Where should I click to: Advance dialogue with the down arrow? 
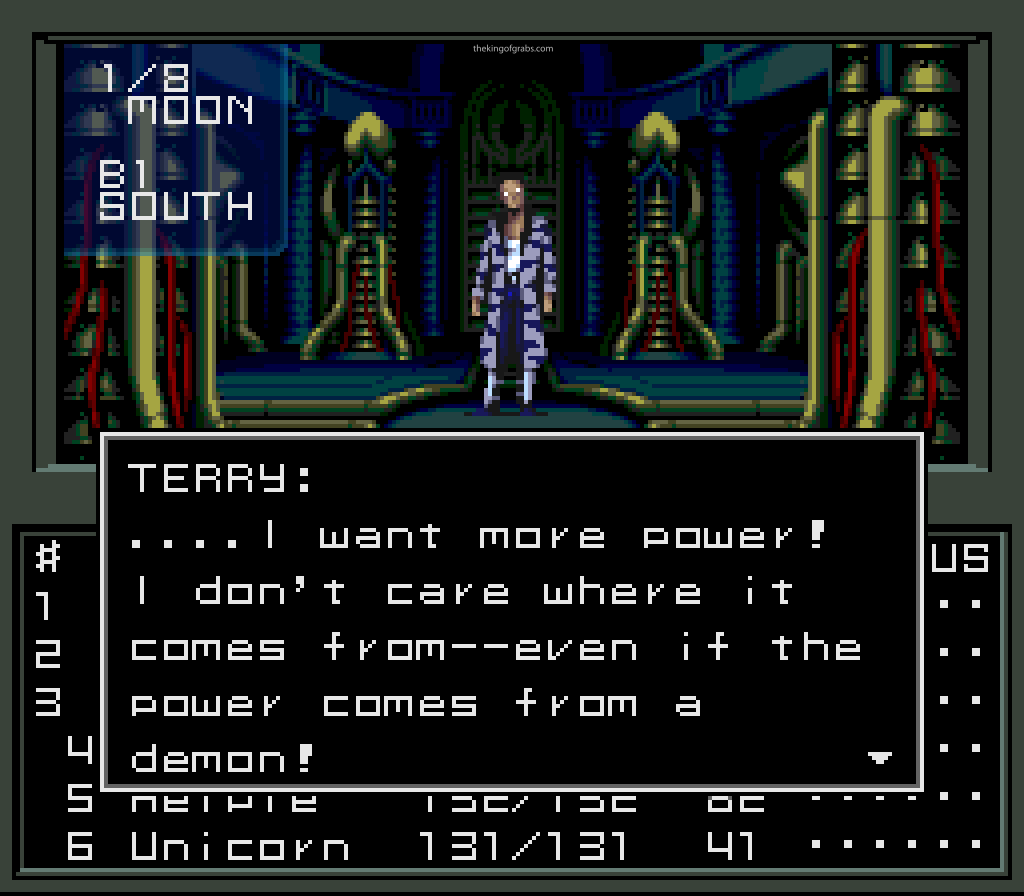(879, 759)
